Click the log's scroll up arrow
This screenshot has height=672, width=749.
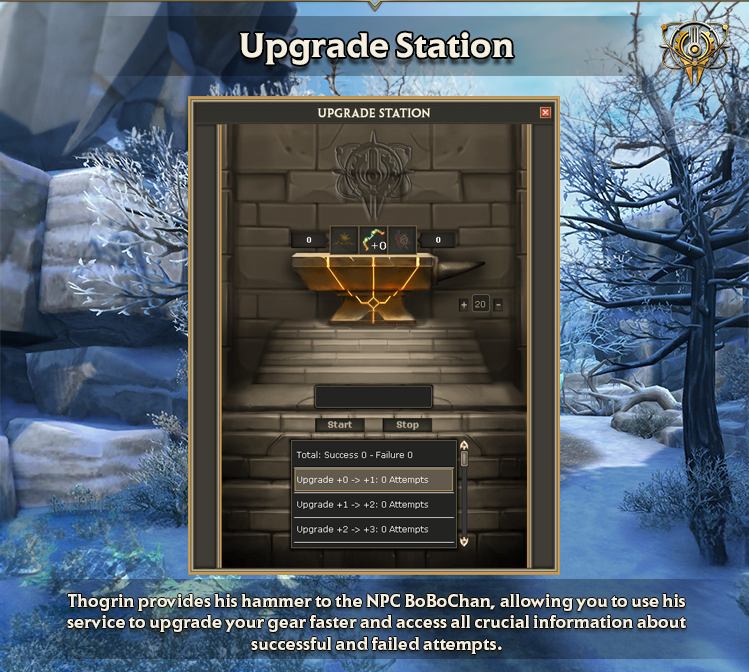[463, 446]
